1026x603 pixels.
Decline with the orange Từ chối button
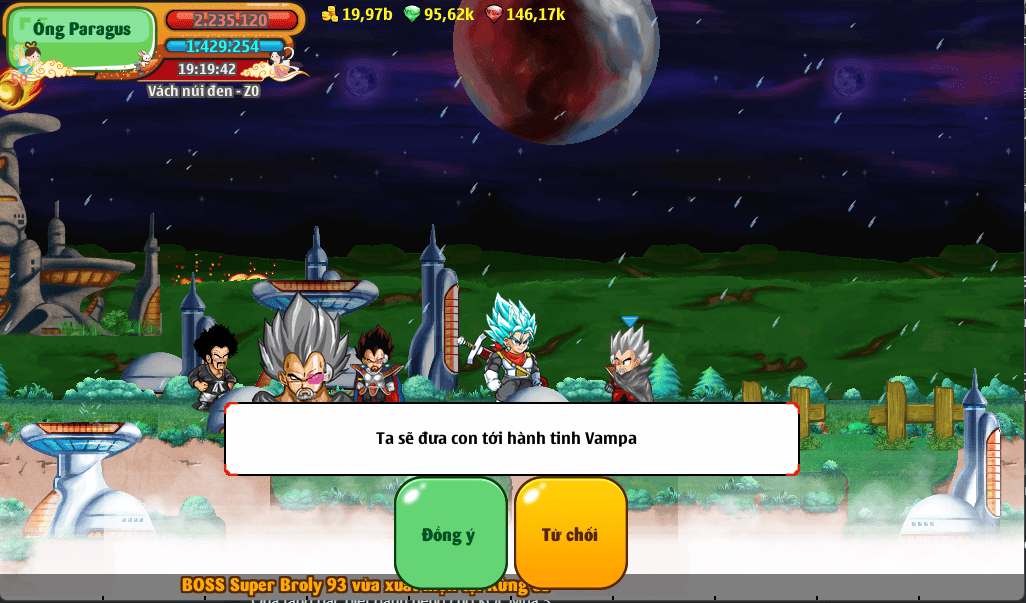pyautogui.click(x=570, y=533)
